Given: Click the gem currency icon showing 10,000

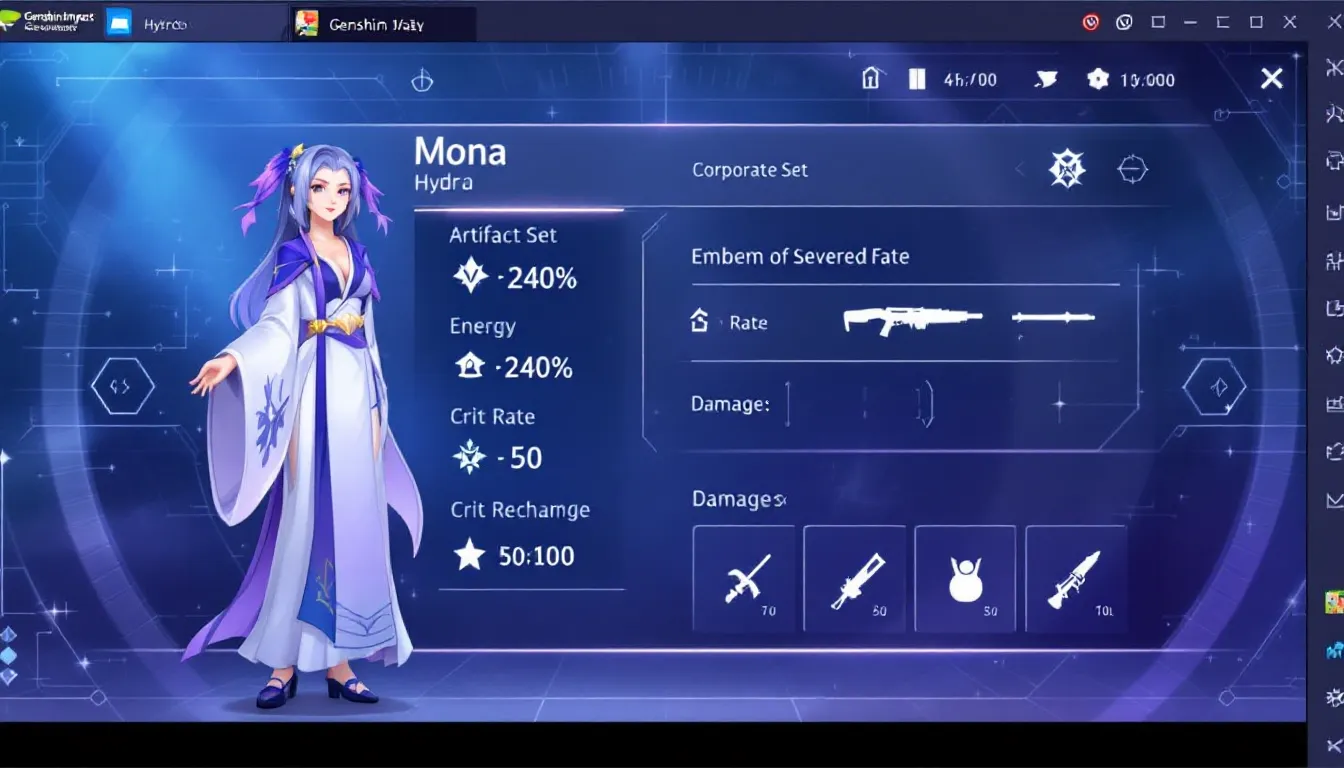Looking at the screenshot, I should click(1098, 79).
